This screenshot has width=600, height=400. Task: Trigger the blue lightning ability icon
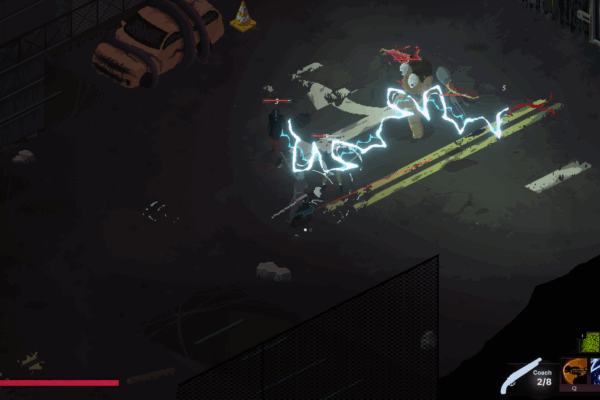(595, 371)
